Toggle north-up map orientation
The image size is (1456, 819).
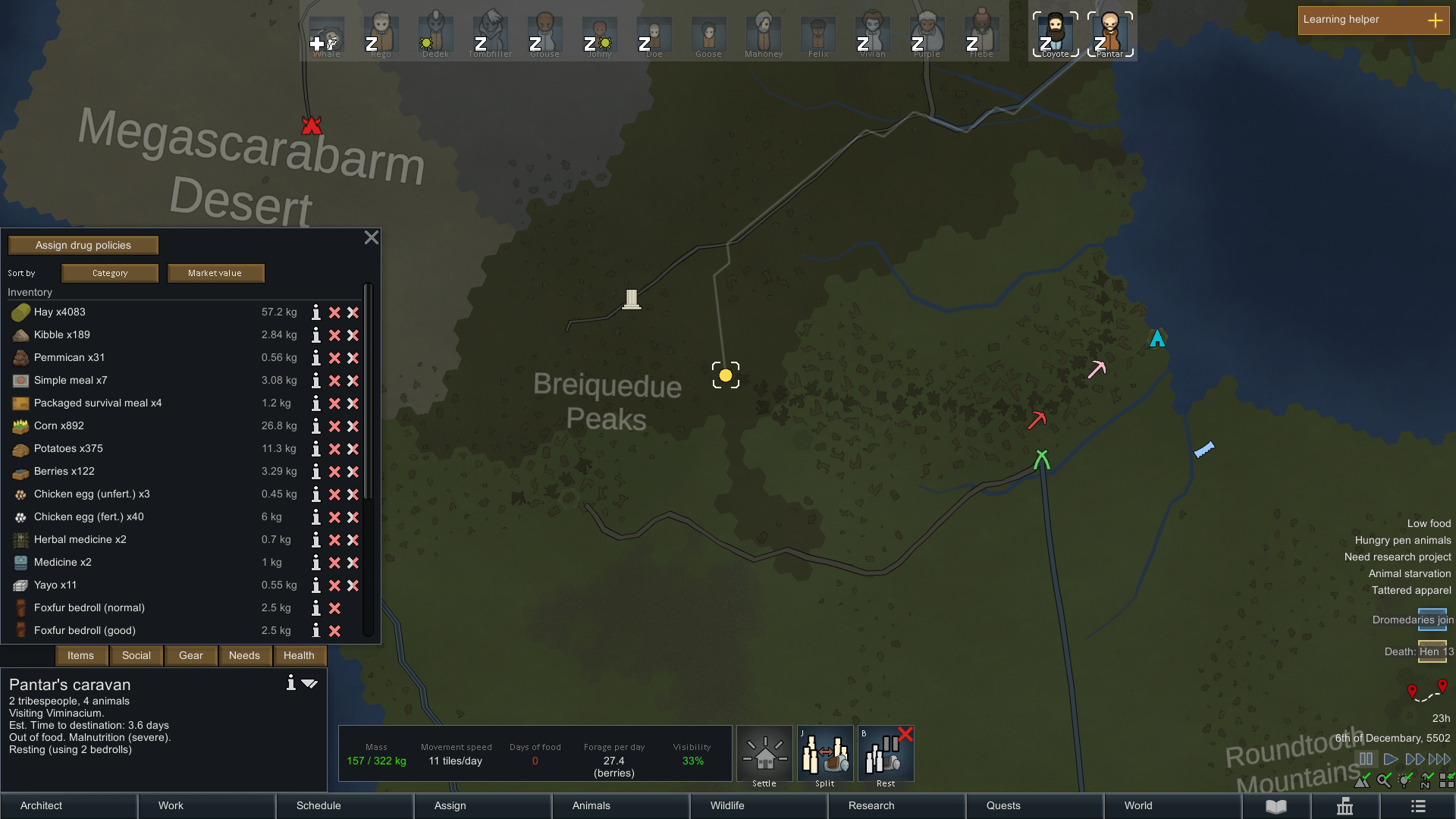[1425, 780]
